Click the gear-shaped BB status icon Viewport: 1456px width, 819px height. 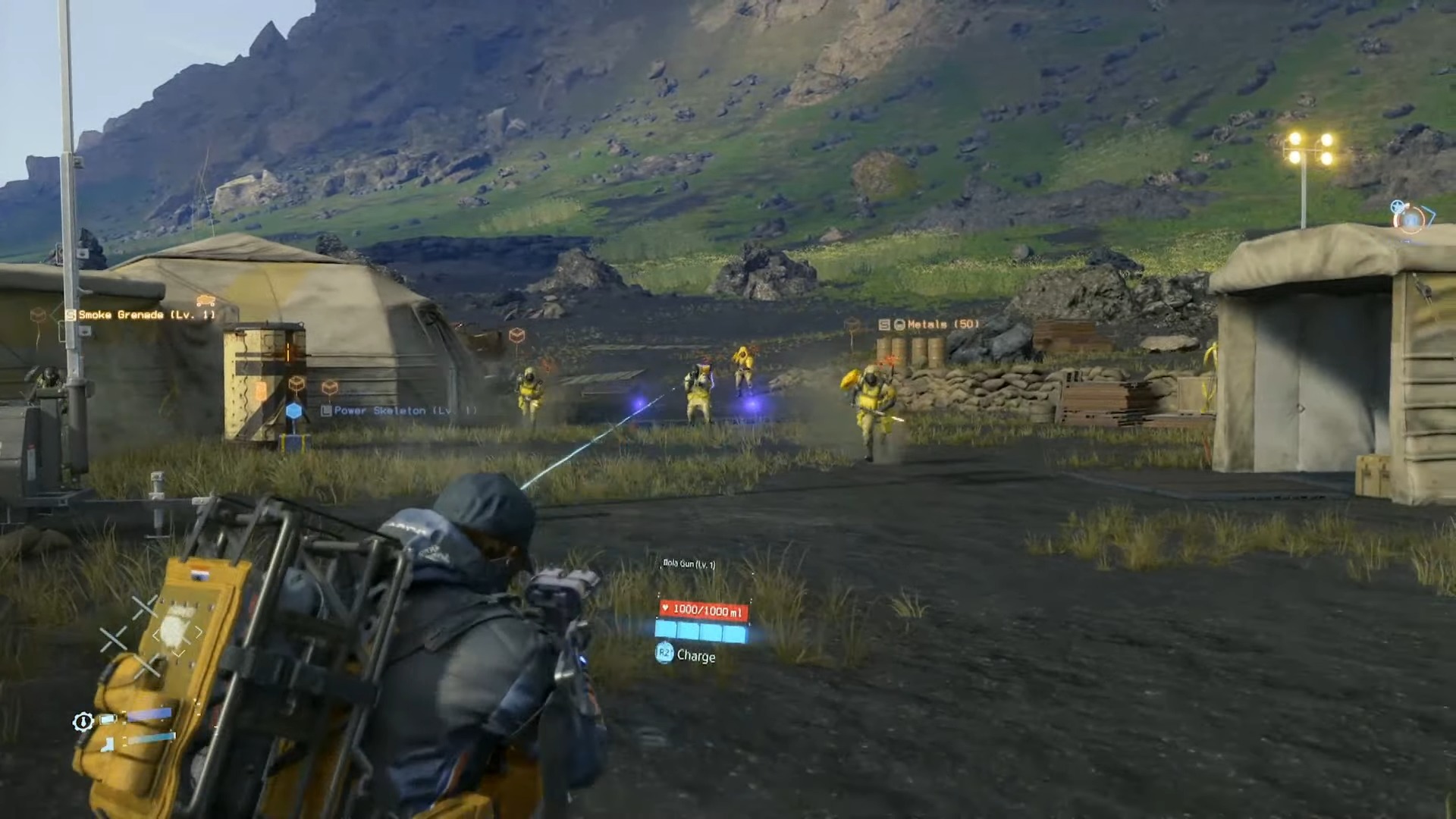coord(83,722)
